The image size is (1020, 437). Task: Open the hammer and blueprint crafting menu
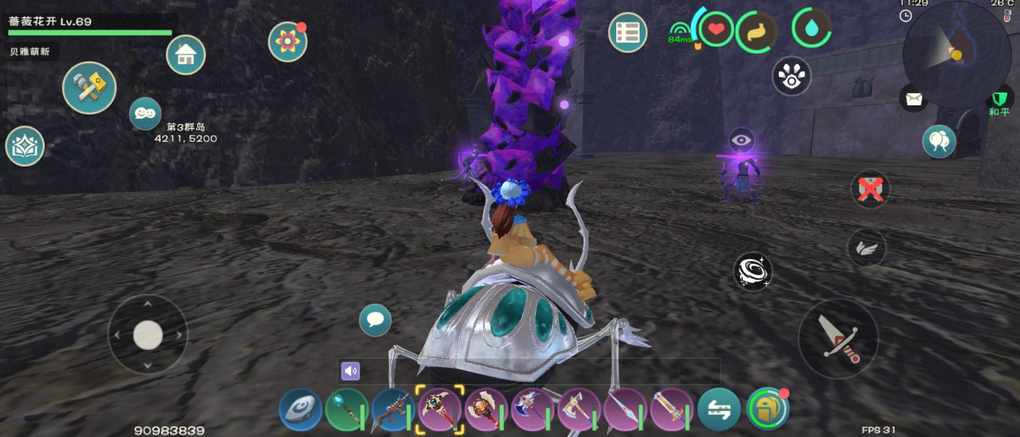[89, 88]
